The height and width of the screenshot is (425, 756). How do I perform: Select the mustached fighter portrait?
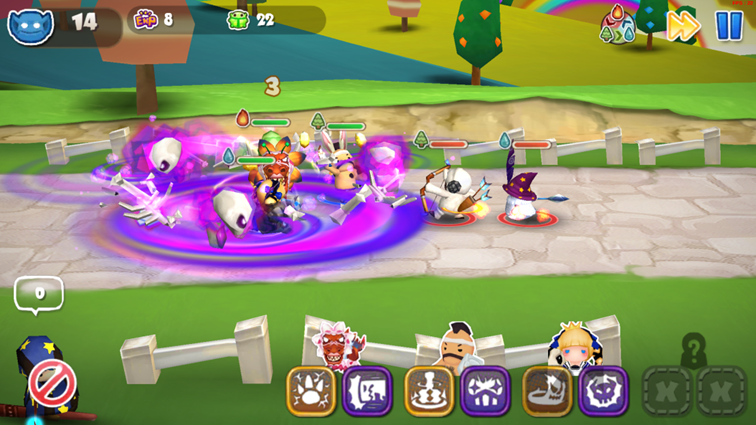pyautogui.click(x=456, y=346)
